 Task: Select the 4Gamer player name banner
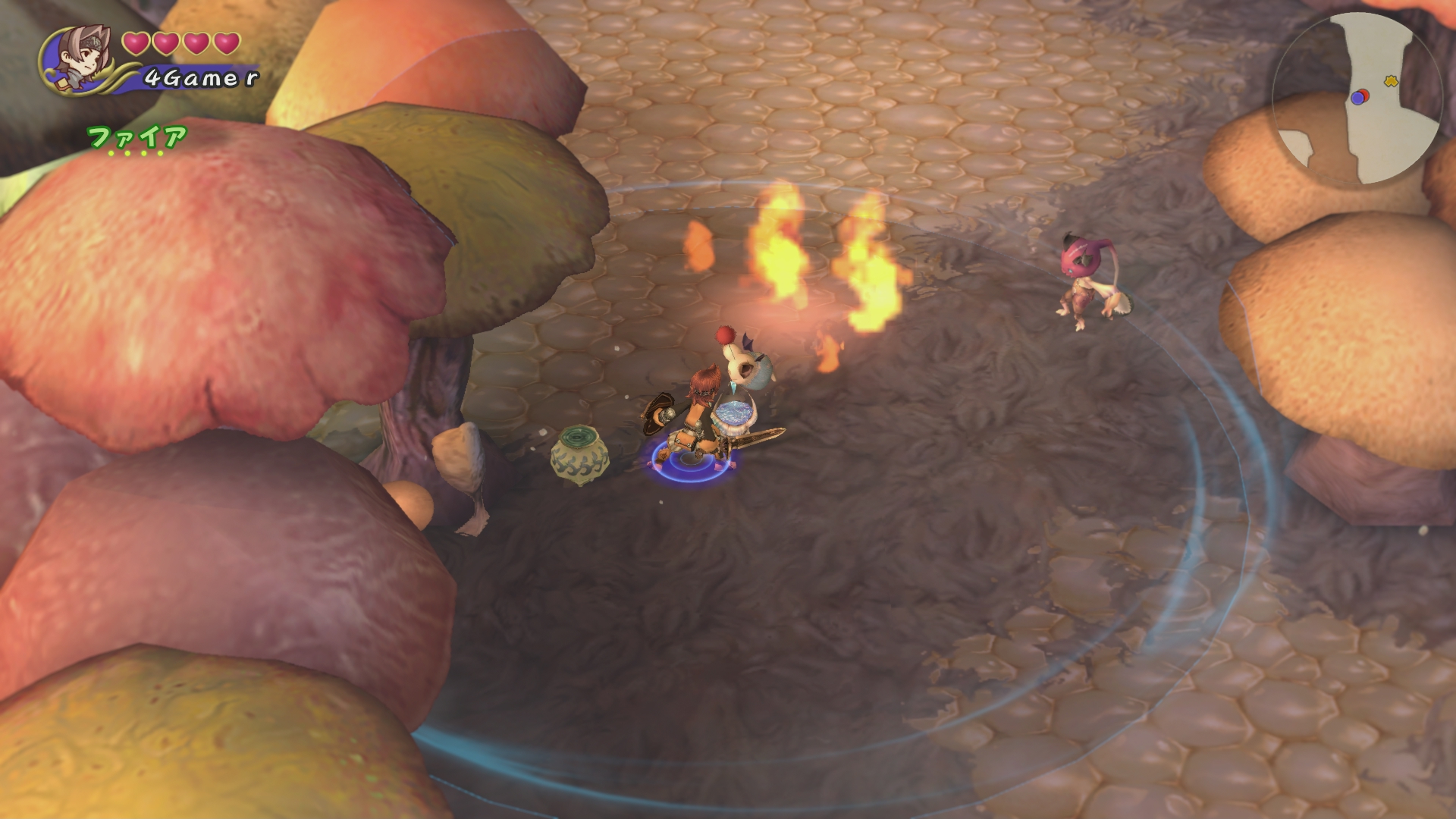click(200, 77)
